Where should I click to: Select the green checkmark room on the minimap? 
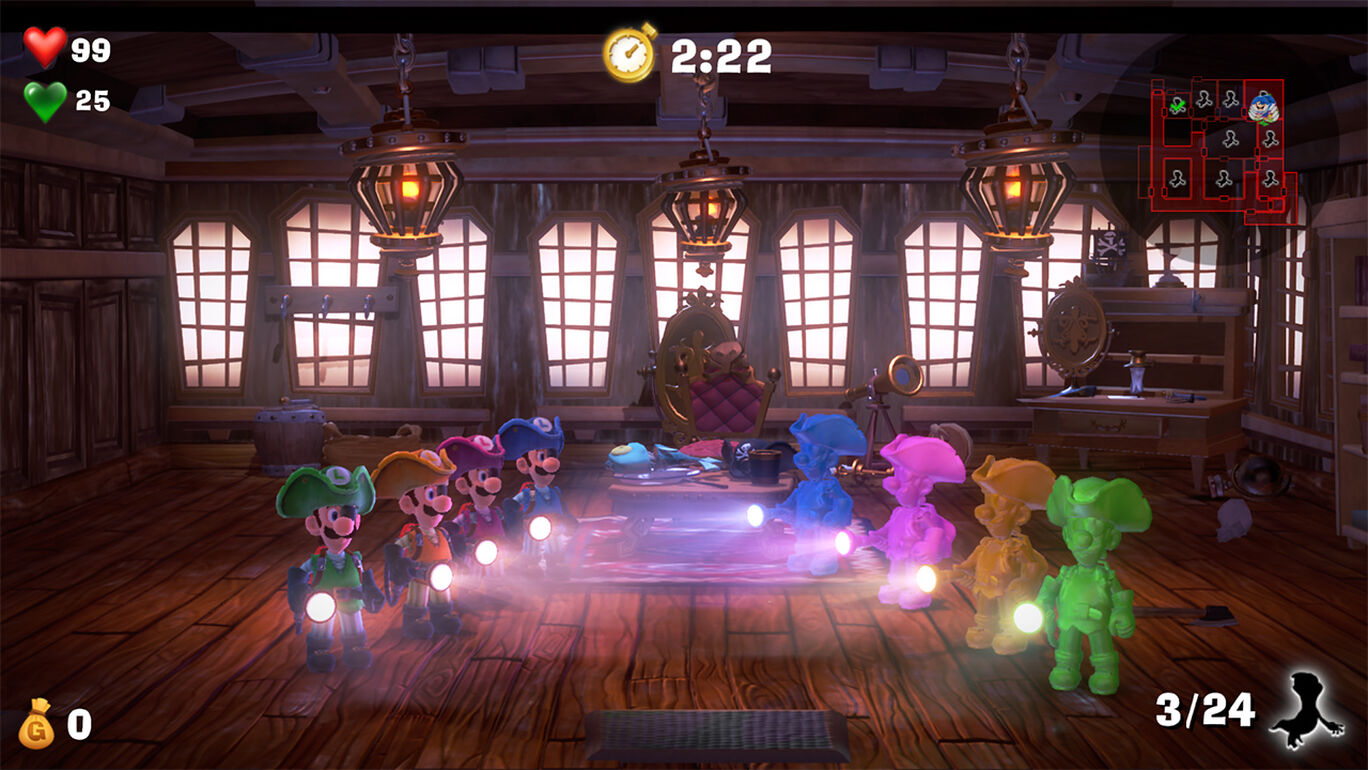pos(1176,106)
